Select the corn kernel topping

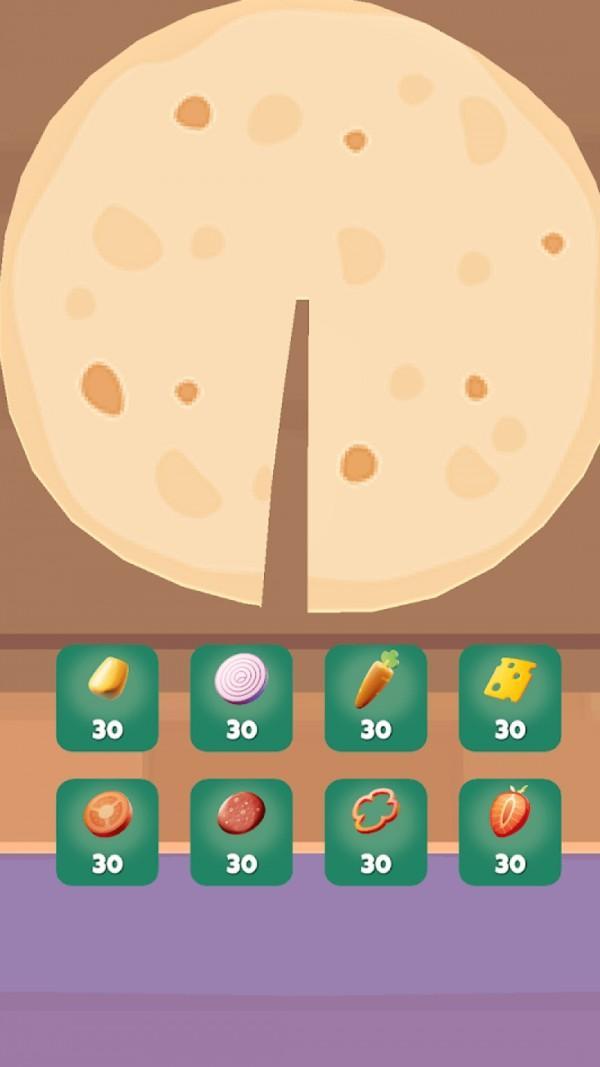point(107,697)
